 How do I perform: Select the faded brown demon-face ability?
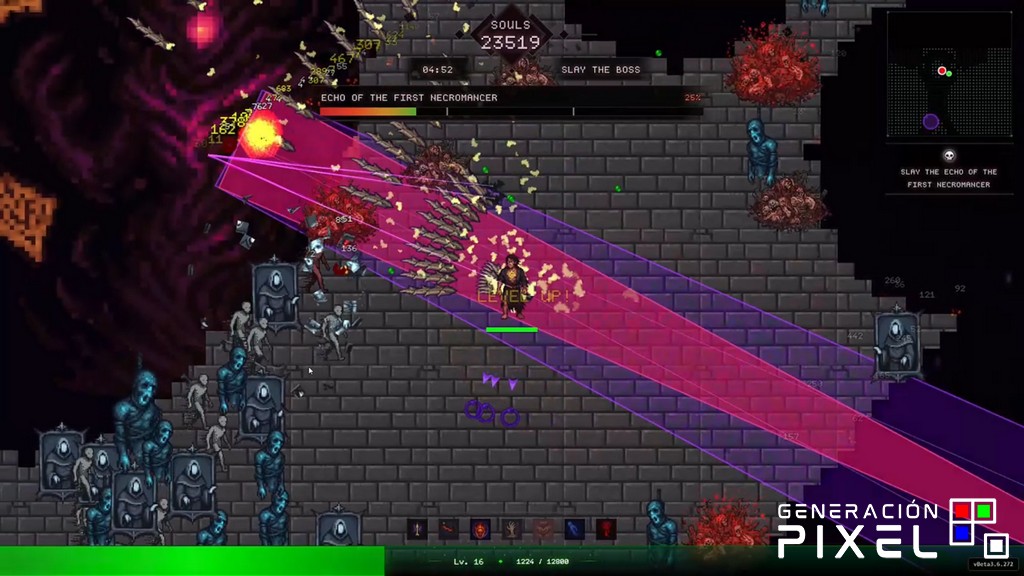pyautogui.click(x=543, y=529)
